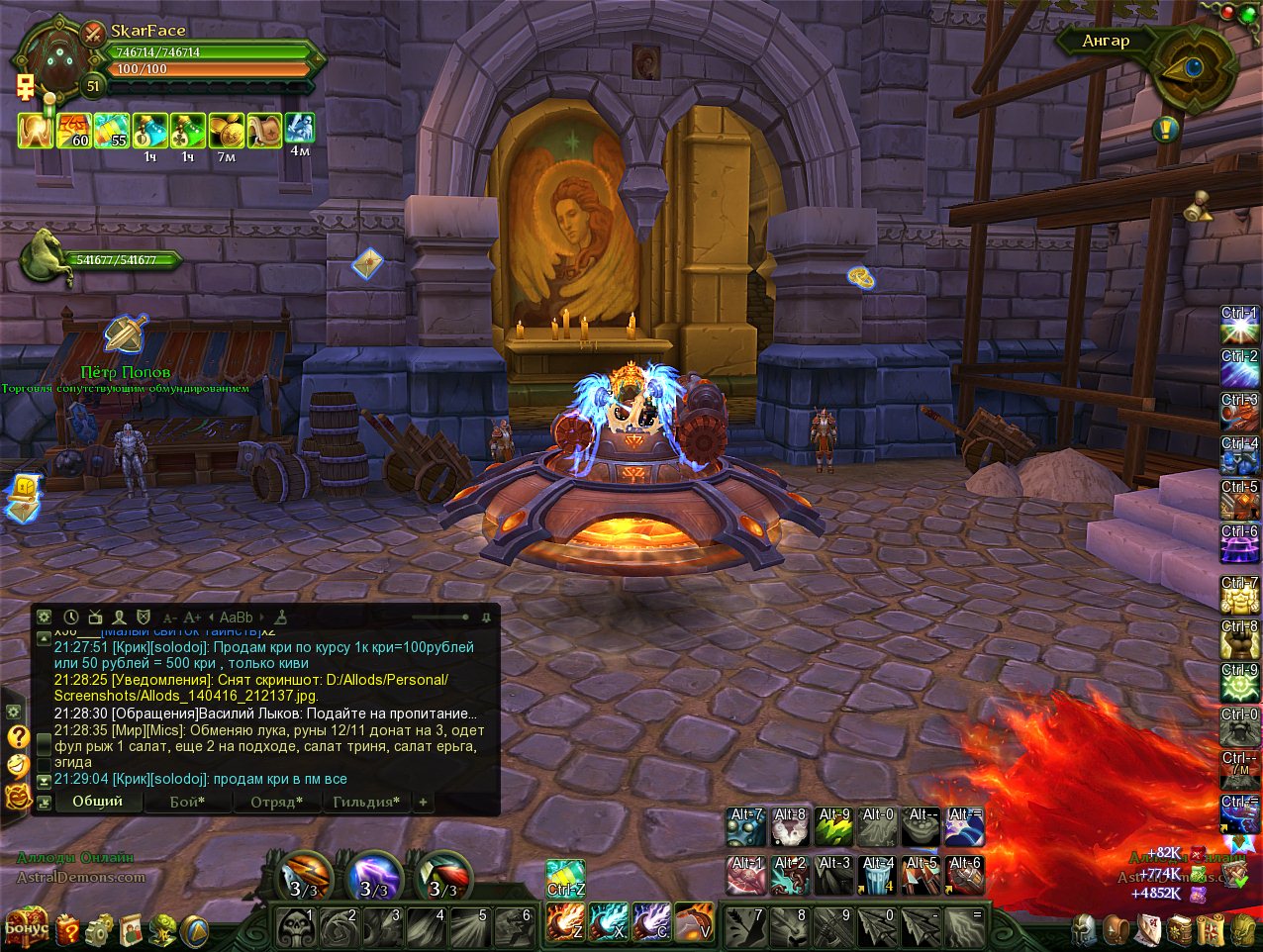
Task: Open the help book with question mark
Action: pos(68,929)
